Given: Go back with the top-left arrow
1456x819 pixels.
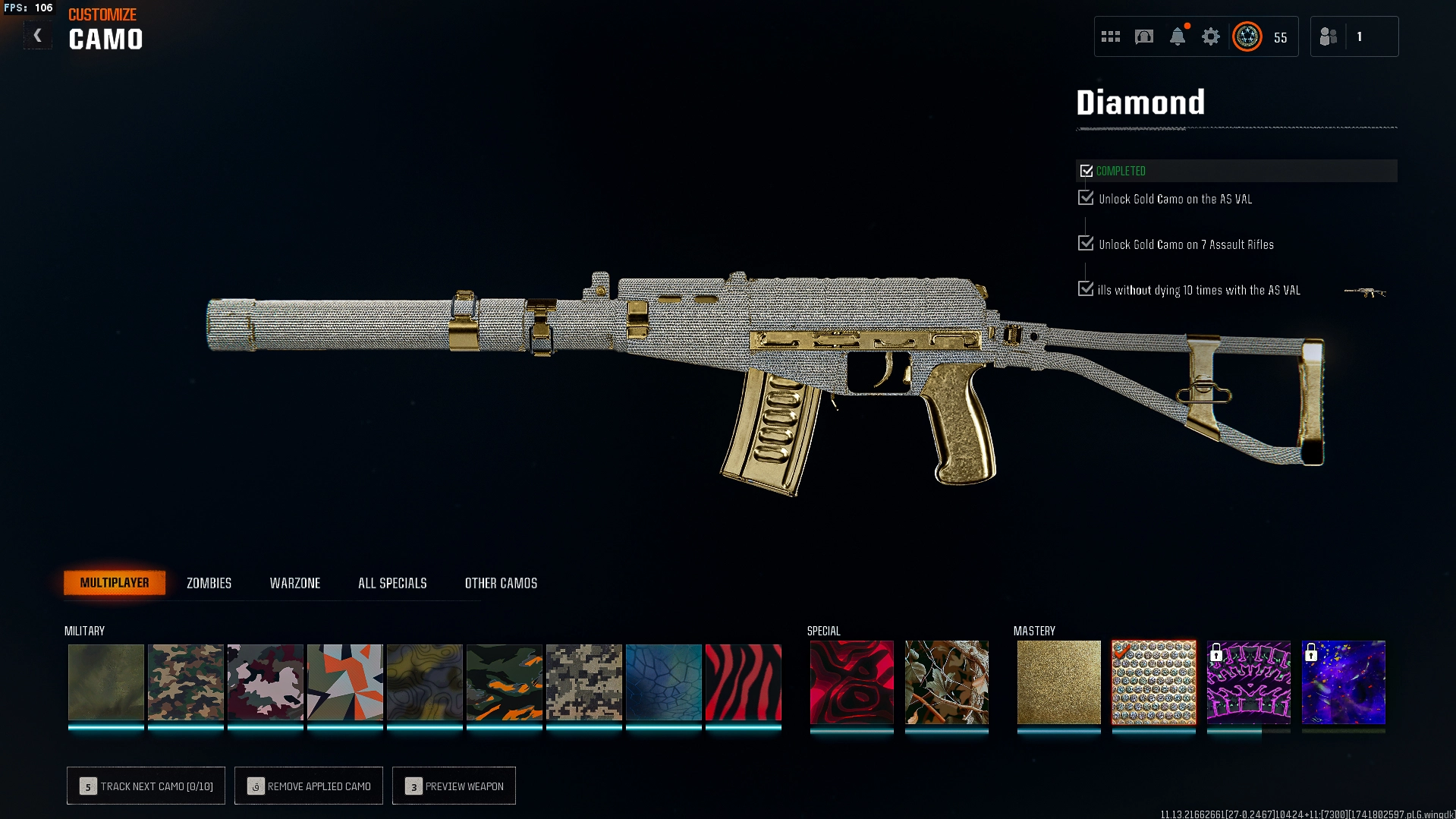Looking at the screenshot, I should [x=37, y=36].
